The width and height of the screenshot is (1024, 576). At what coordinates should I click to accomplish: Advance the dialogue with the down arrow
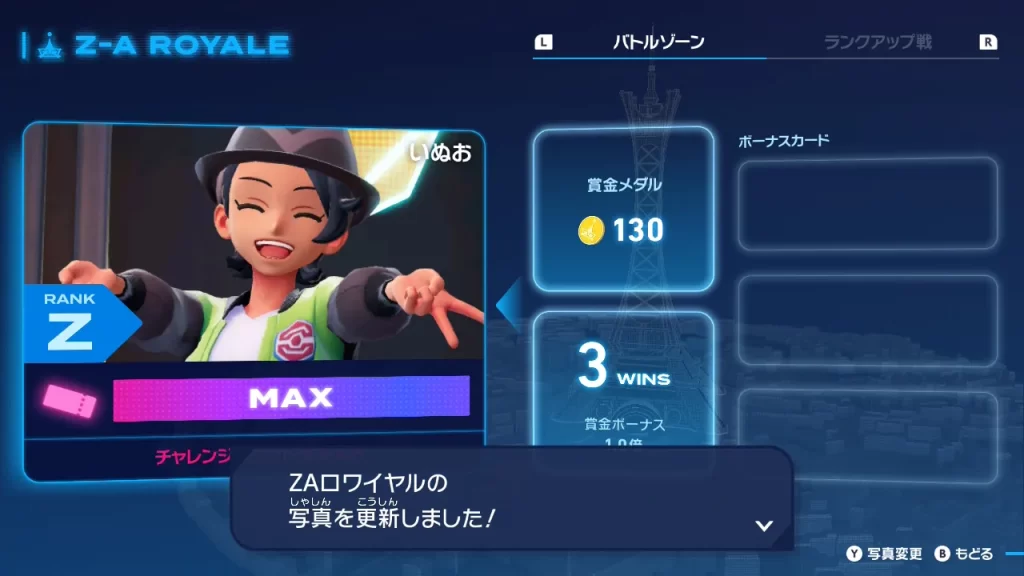(764, 525)
